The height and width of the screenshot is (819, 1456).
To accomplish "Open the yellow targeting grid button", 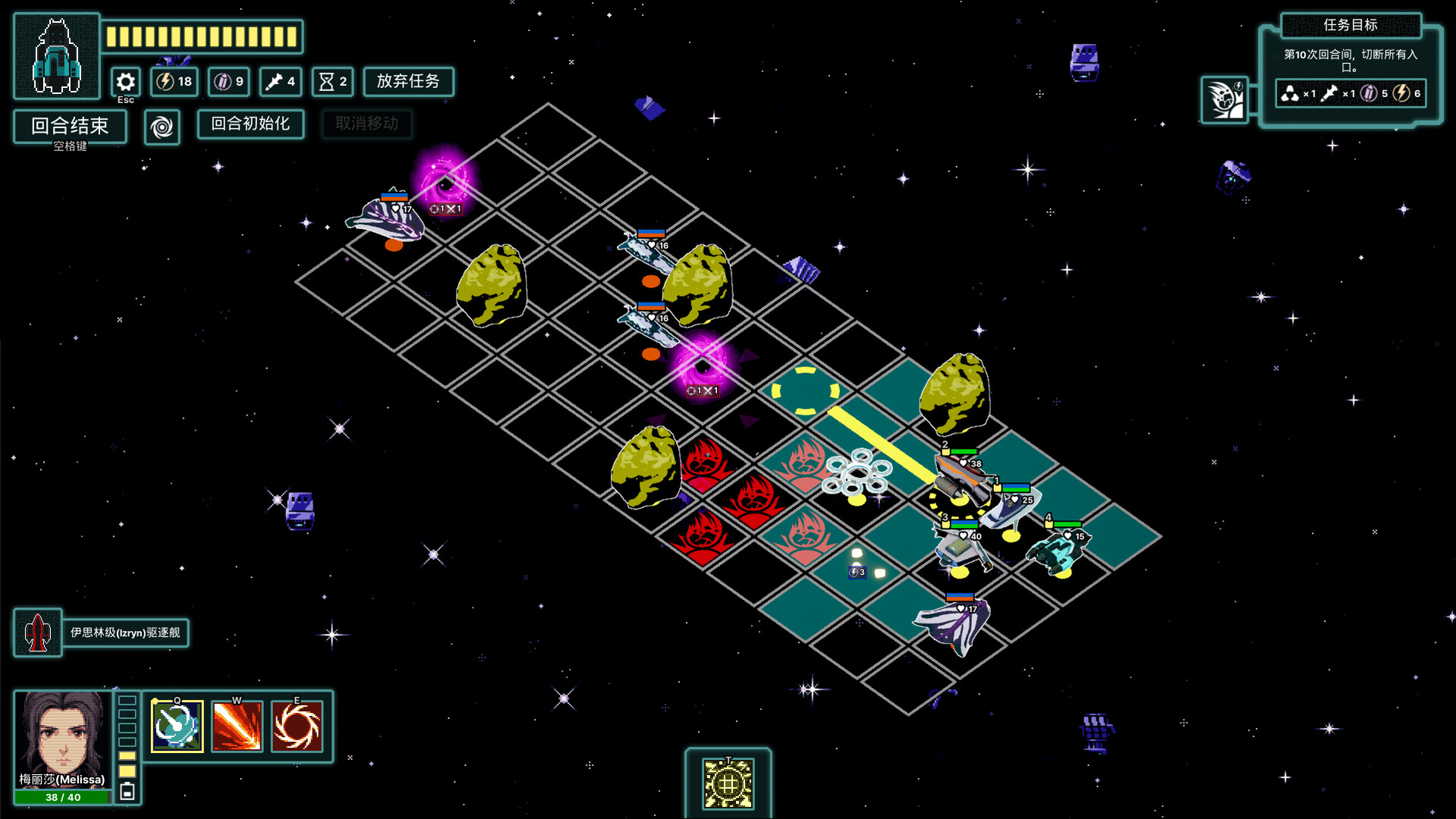I will 728,783.
